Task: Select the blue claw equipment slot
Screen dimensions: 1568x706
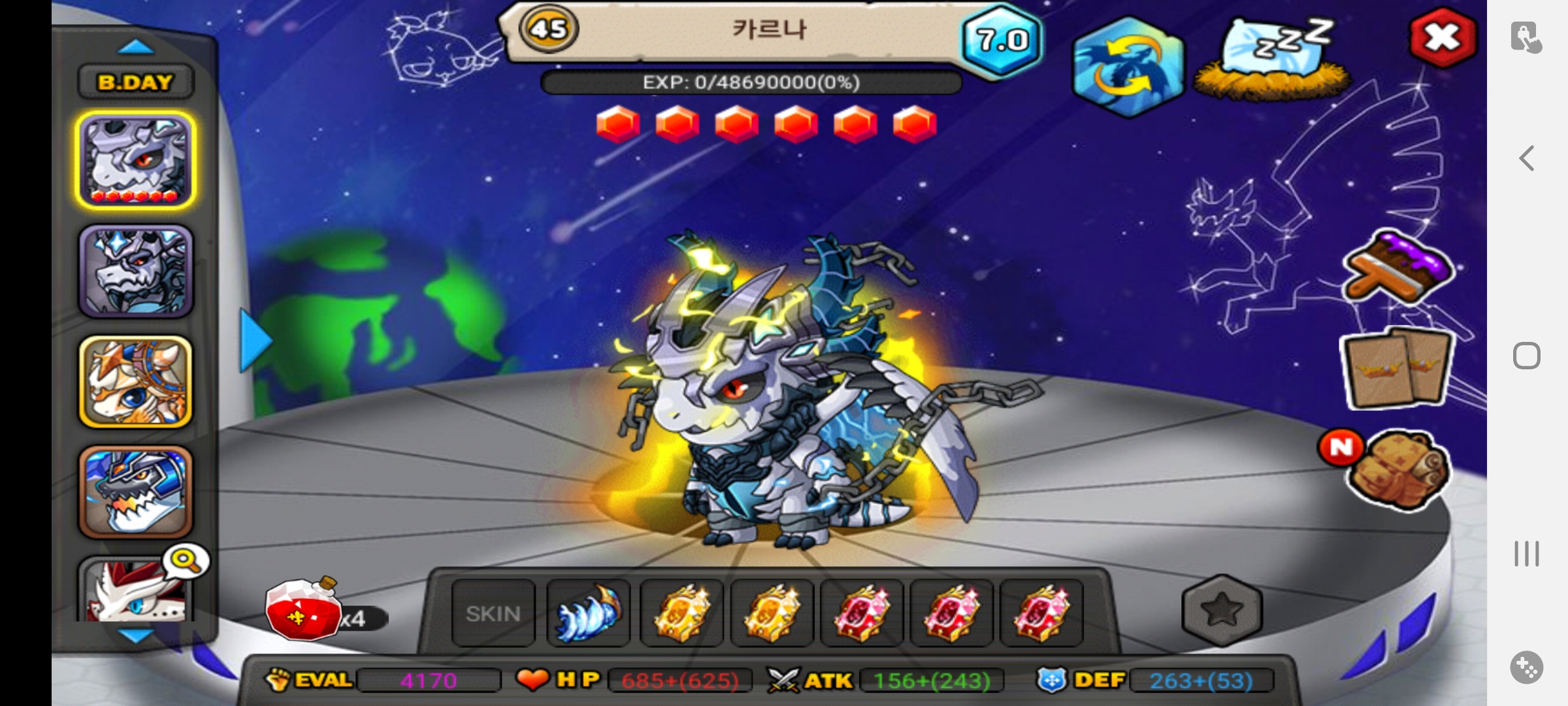Action: coord(587,614)
